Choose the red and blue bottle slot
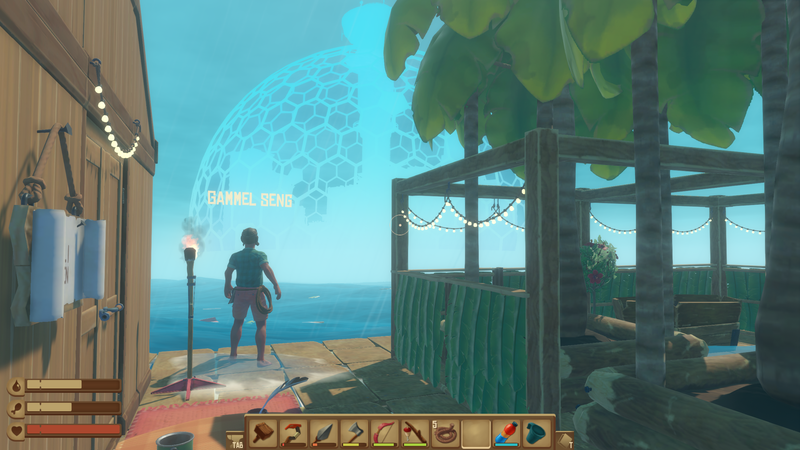This screenshot has width=800, height=450. tap(508, 433)
